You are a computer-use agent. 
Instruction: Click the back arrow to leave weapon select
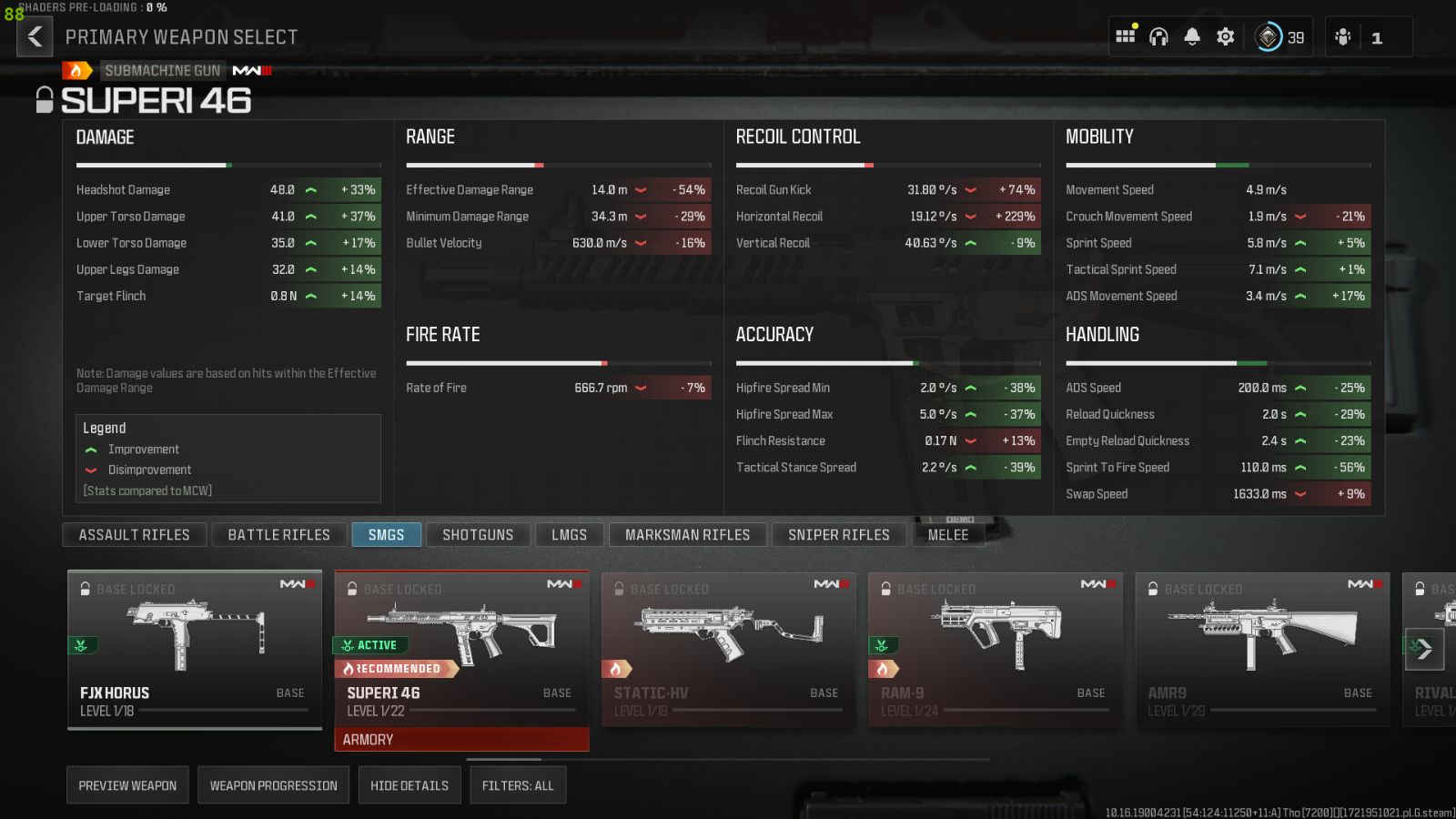(x=34, y=37)
